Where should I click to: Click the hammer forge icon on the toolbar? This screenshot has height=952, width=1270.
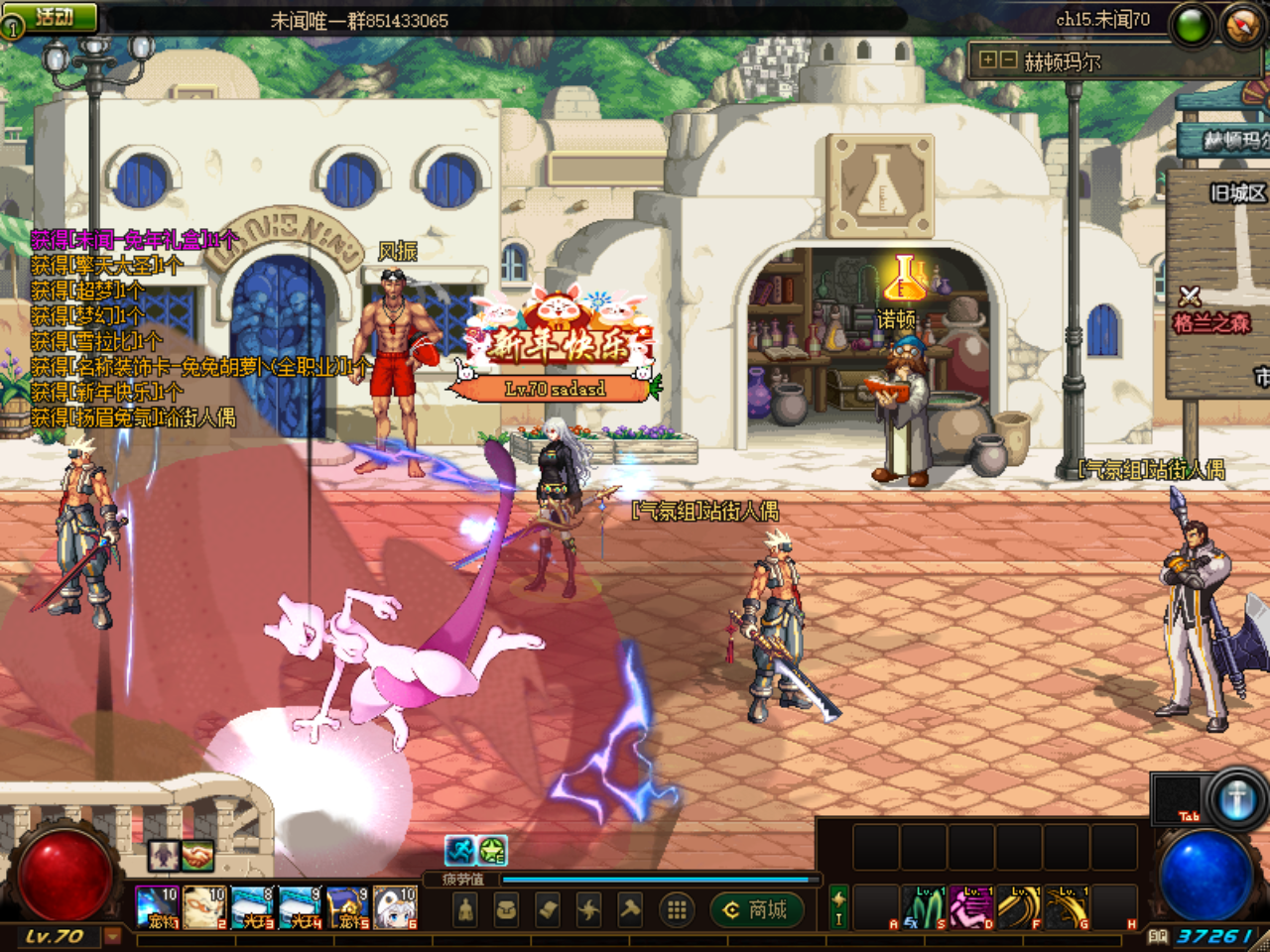point(630,908)
